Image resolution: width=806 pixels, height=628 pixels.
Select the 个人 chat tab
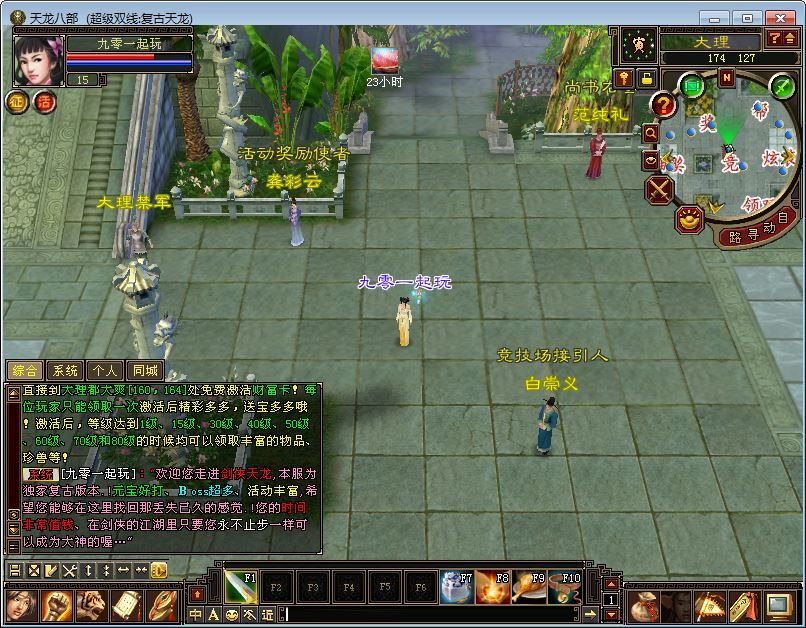105,370
